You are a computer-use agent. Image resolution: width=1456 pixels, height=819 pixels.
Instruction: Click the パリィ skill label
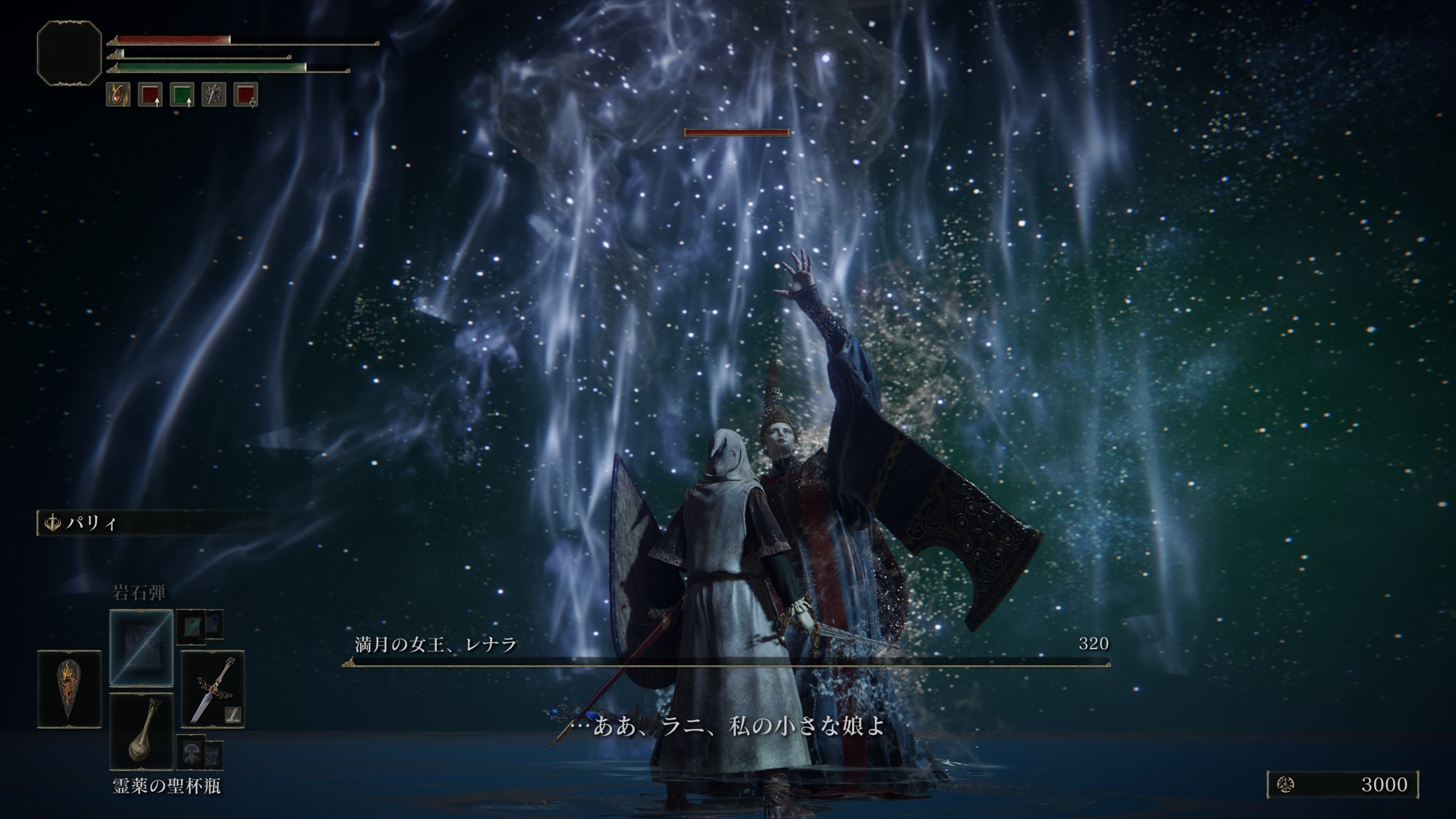pyautogui.click(x=90, y=524)
